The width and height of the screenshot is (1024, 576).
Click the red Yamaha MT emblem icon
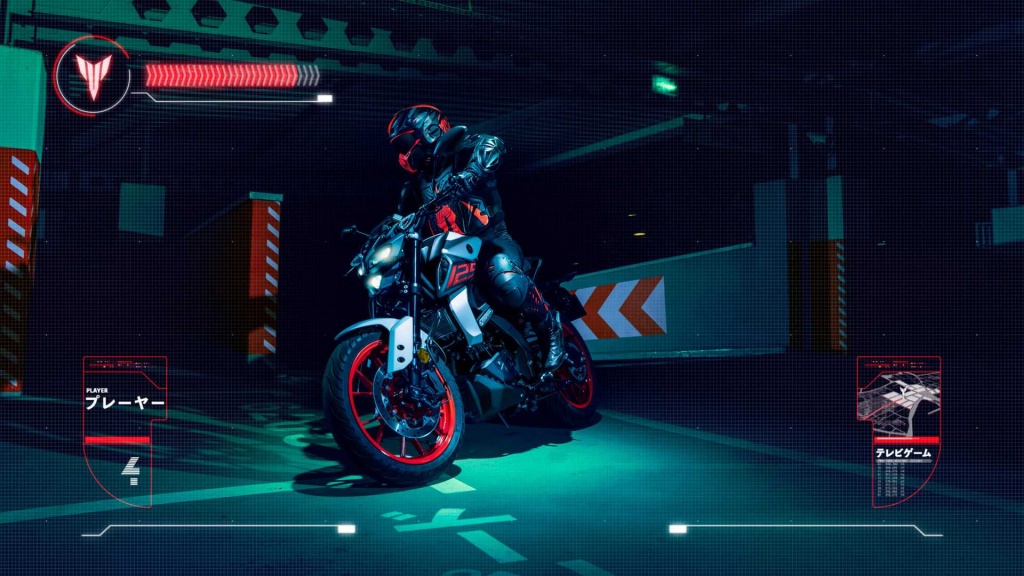(93, 75)
